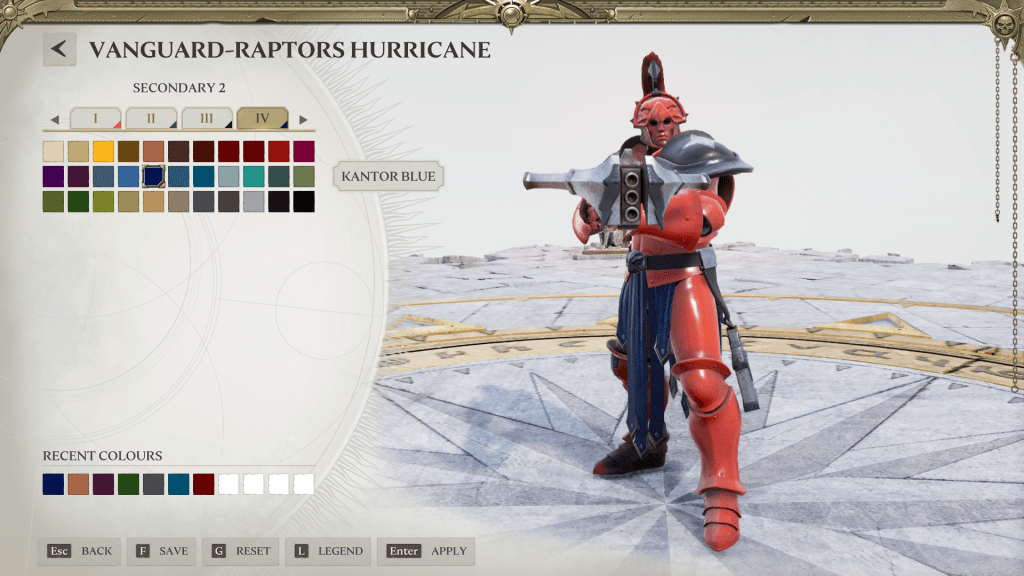Apply the selected colour

click(x=426, y=551)
